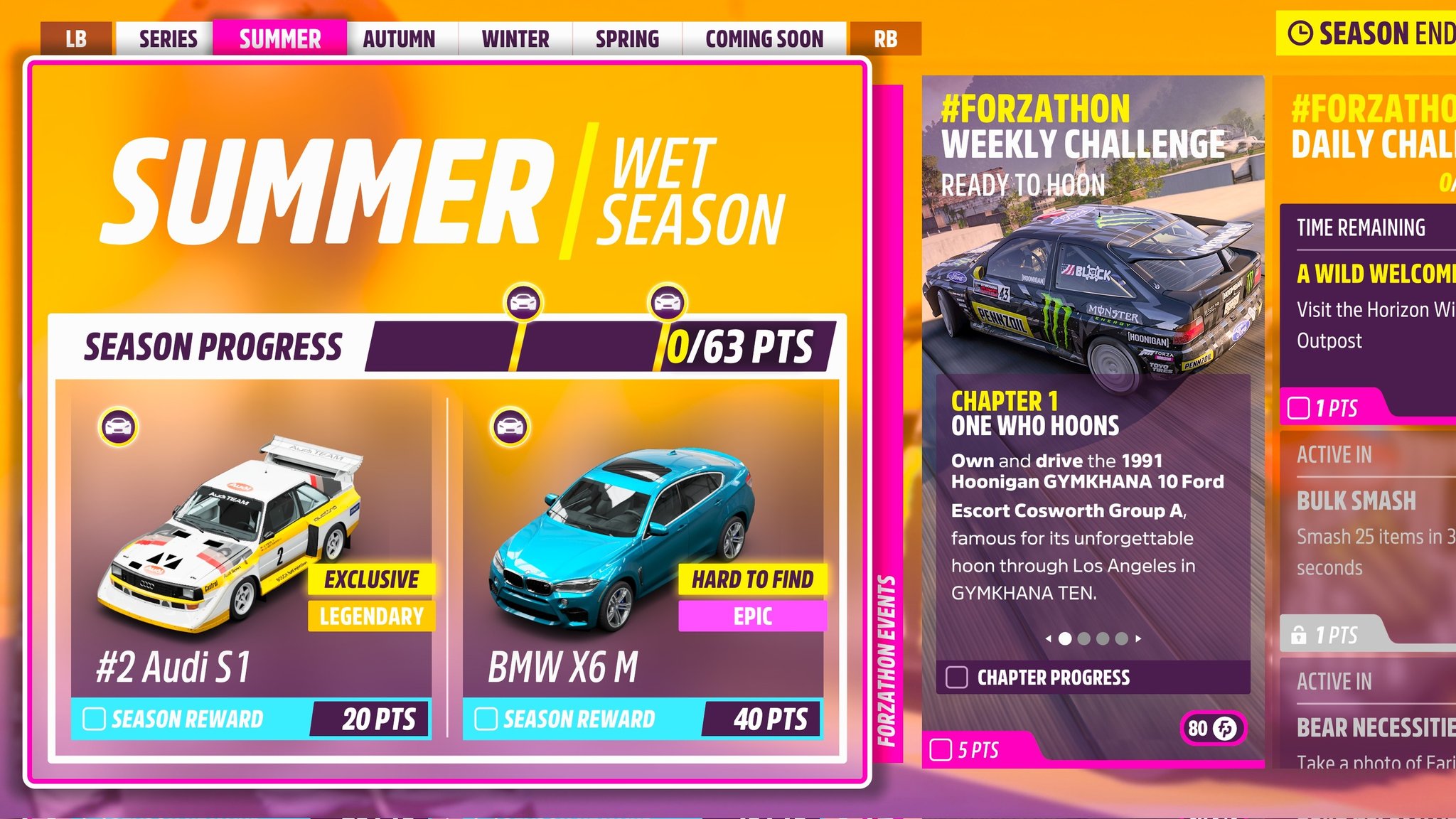Select the second pagination dot under Chapter 1
The image size is (1456, 819).
tap(1086, 638)
